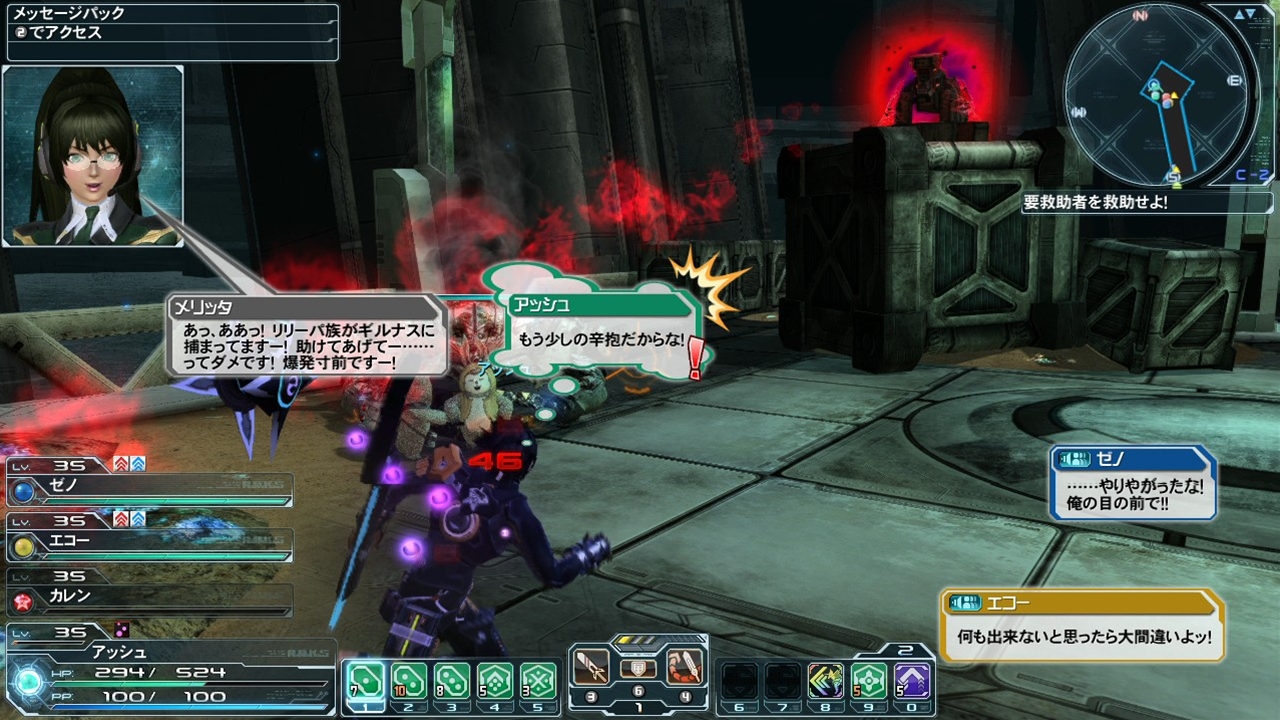Click ゼノ's chat message bubble
Viewport: 1280px width, 720px height.
pyautogui.click(x=1133, y=484)
